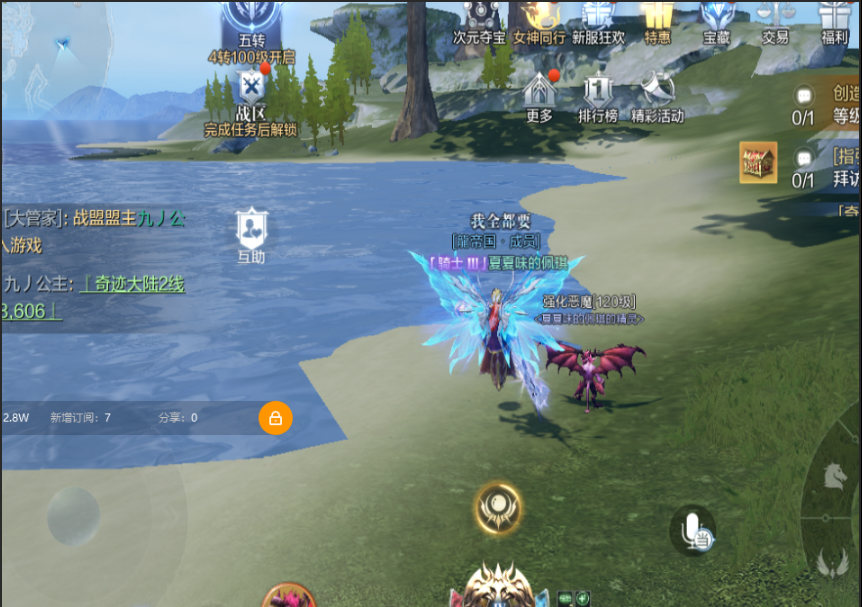Tap the virtual movement joystick

coord(73,516)
